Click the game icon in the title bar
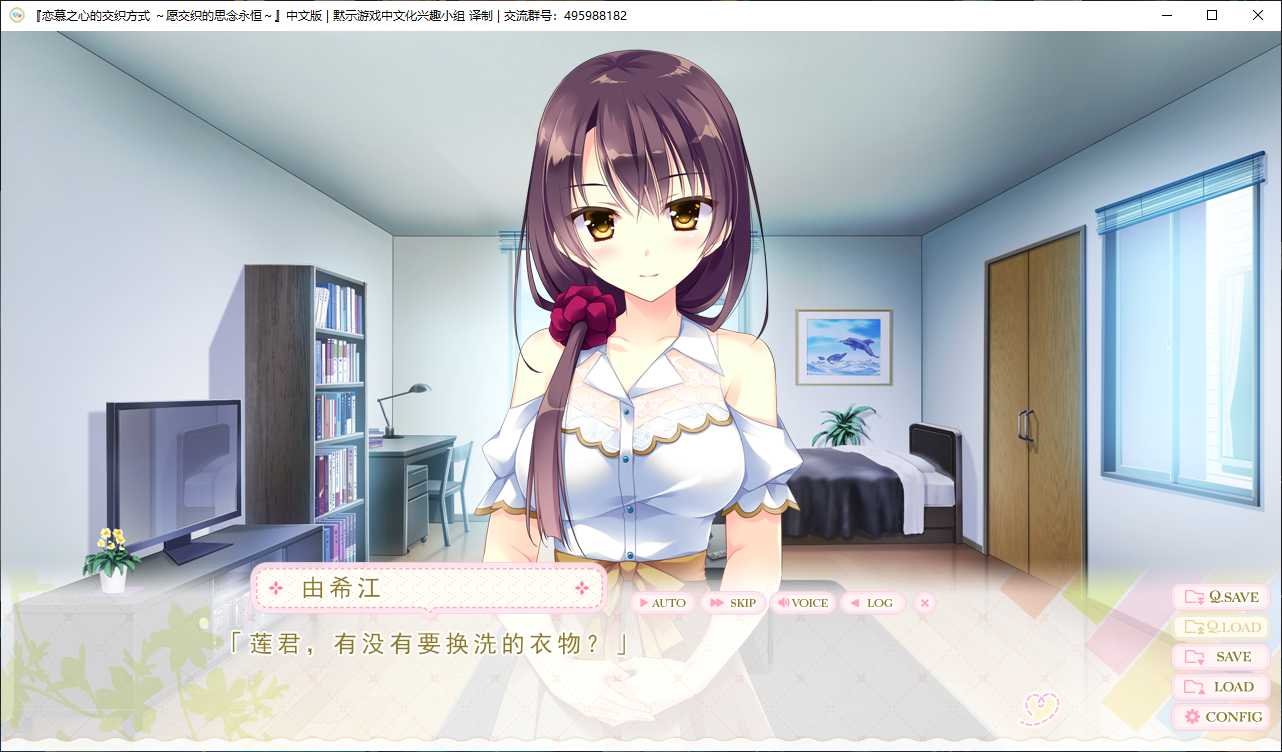The width and height of the screenshot is (1282, 752). pos(14,15)
